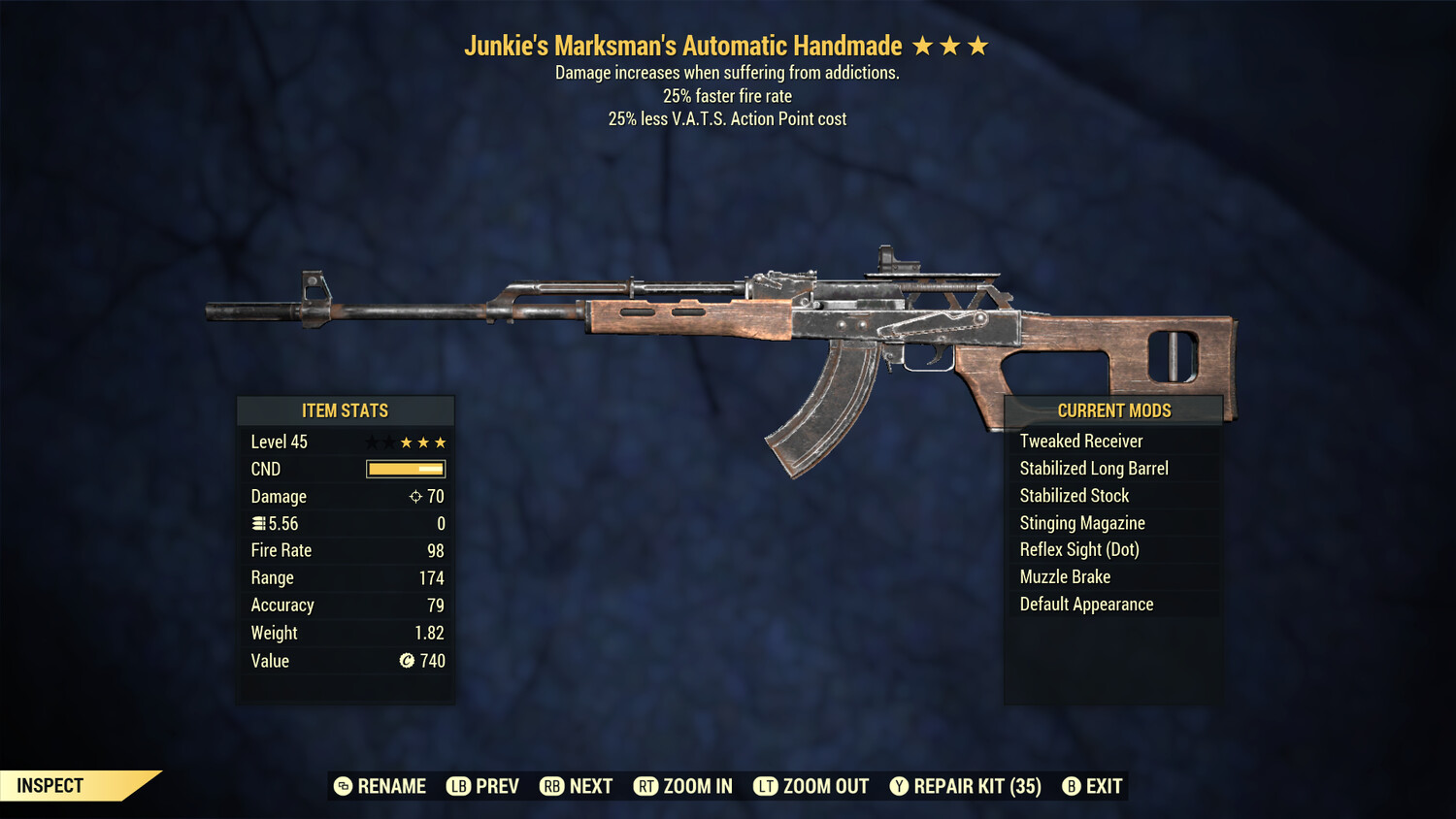
Task: Toggle the last star in the Level 45 row
Action: click(x=444, y=442)
